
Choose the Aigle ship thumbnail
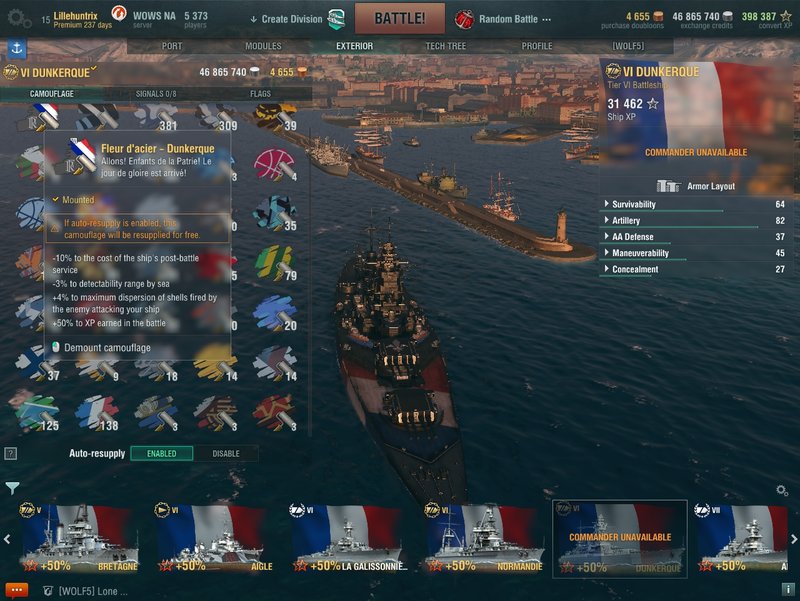coord(211,538)
